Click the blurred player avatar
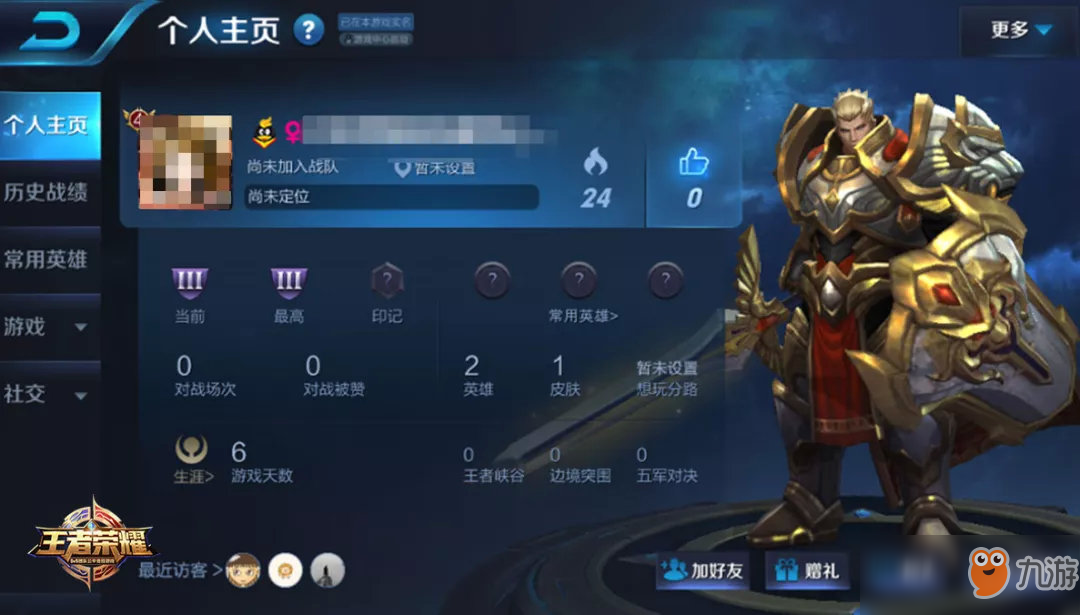The height and width of the screenshot is (615, 1080). click(x=185, y=162)
